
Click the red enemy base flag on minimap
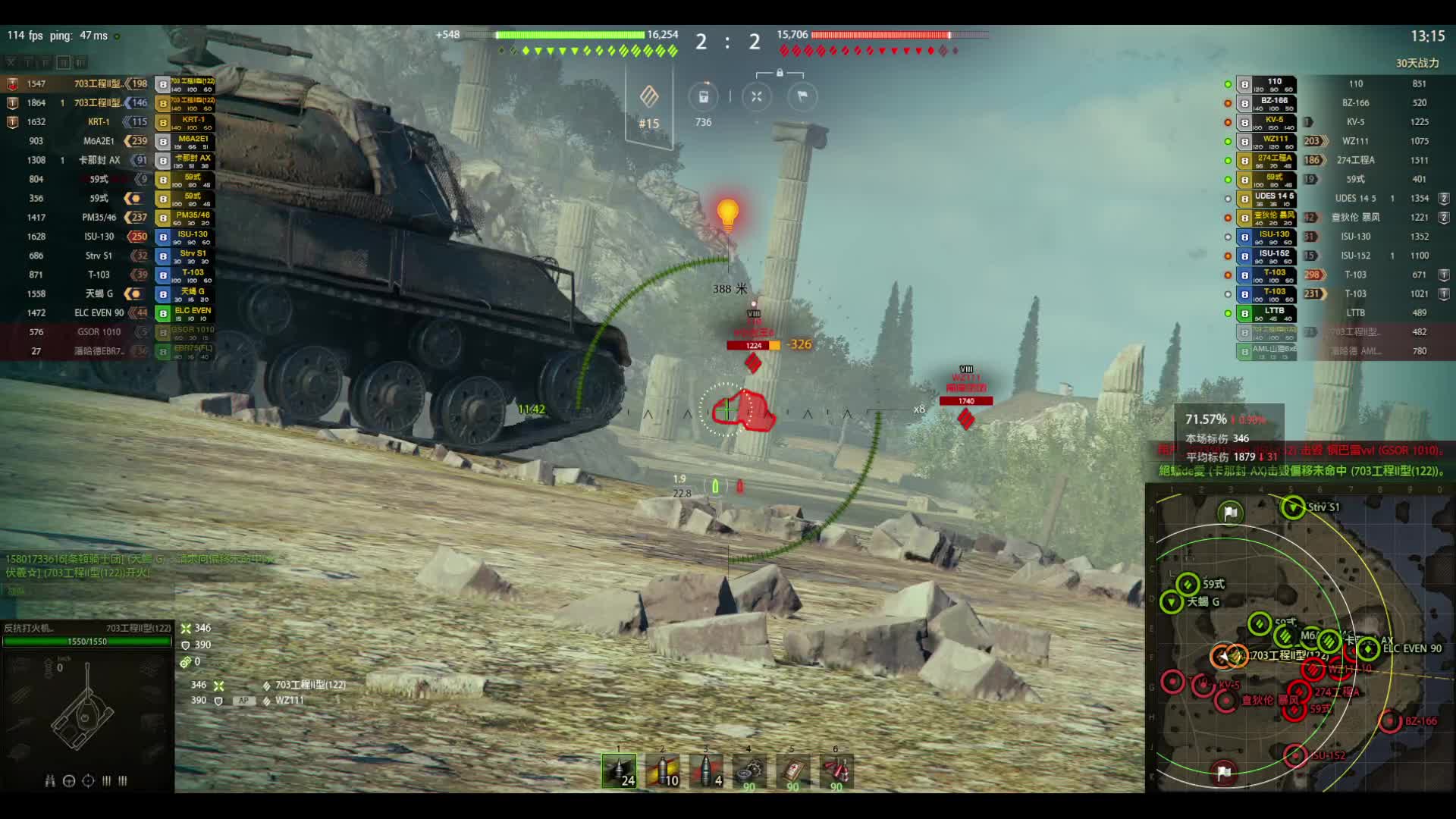[x=1223, y=773]
